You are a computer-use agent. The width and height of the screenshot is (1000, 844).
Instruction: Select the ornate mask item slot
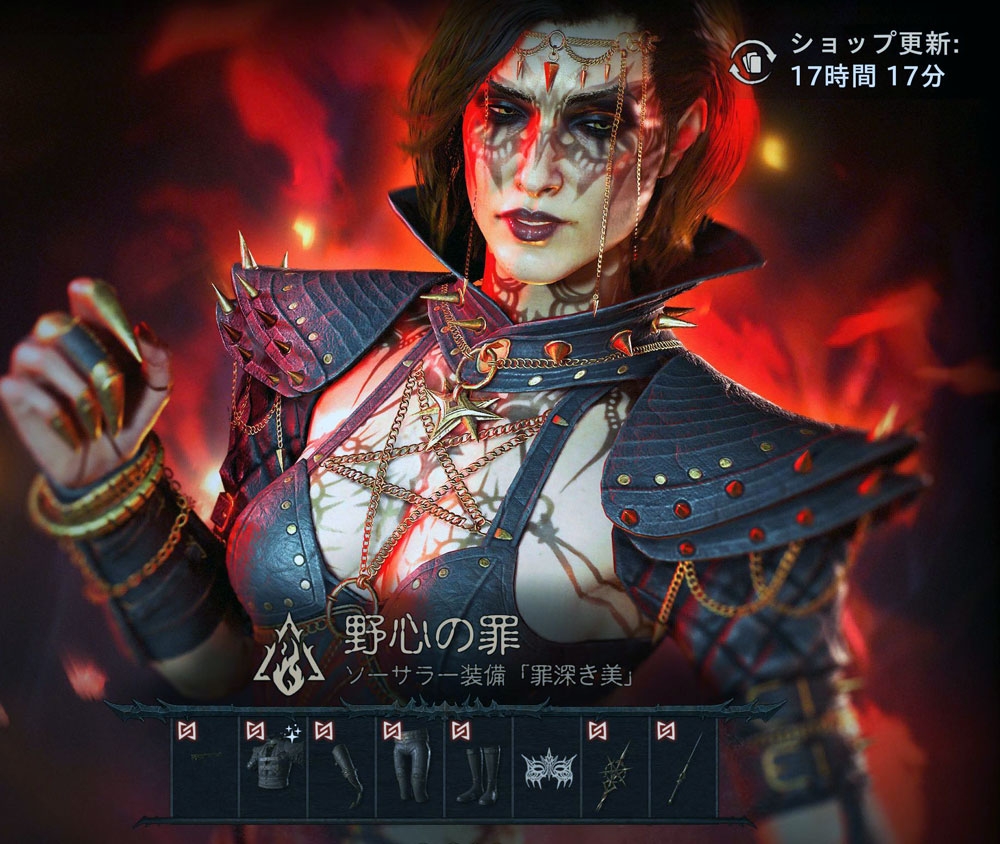tap(546, 767)
